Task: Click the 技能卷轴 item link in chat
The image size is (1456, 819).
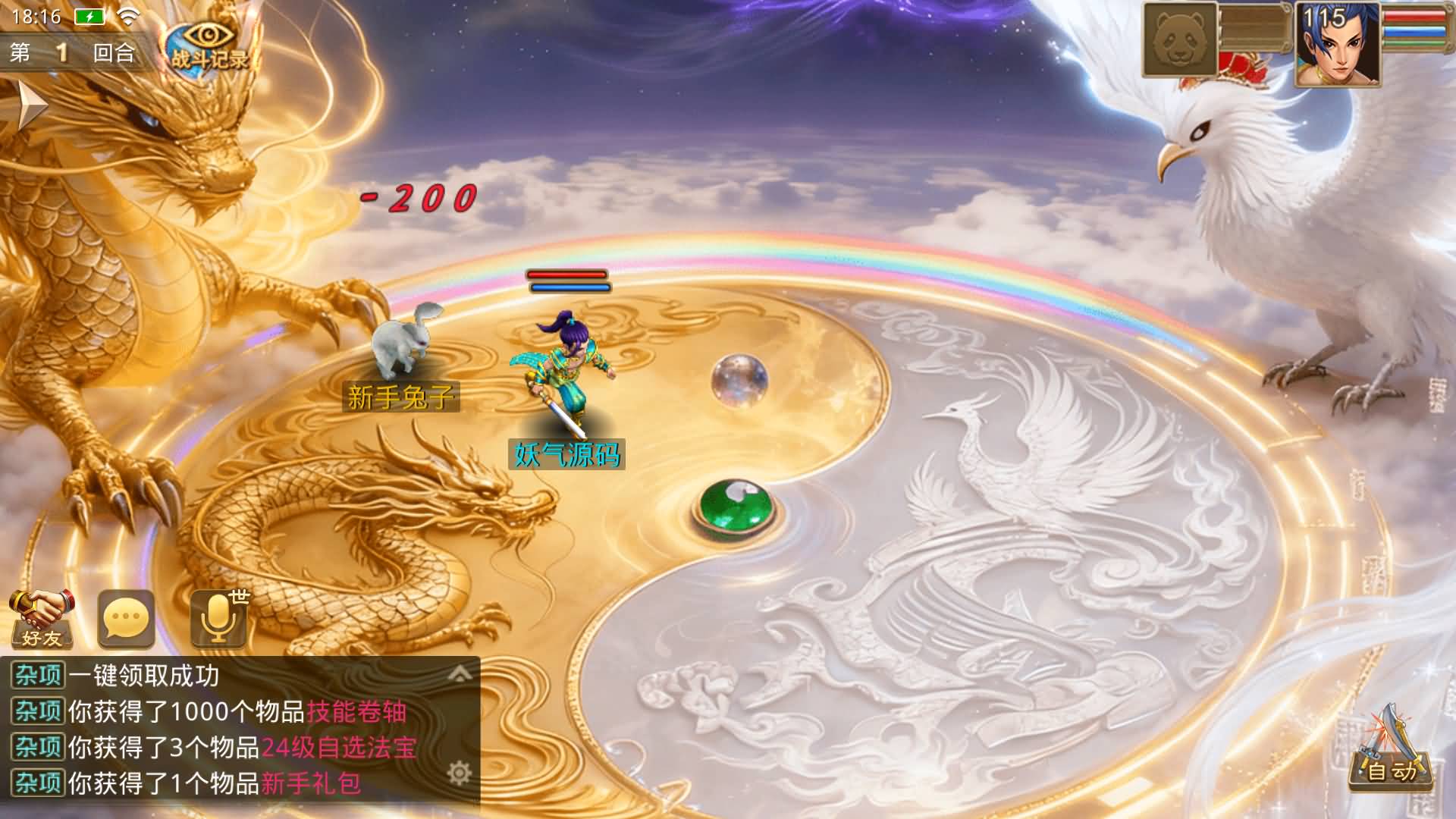Action: [x=356, y=712]
